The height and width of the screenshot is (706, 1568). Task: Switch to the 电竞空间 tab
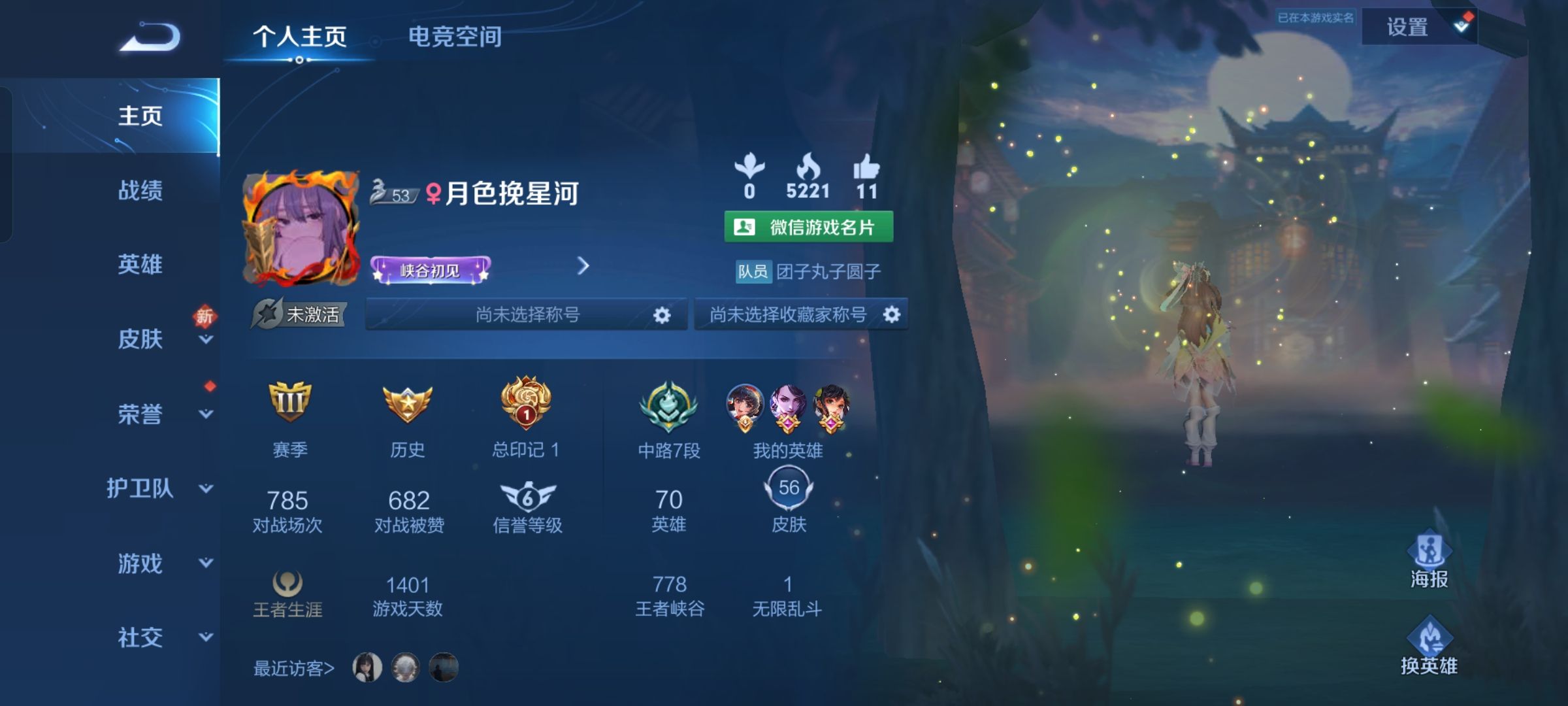click(x=455, y=37)
